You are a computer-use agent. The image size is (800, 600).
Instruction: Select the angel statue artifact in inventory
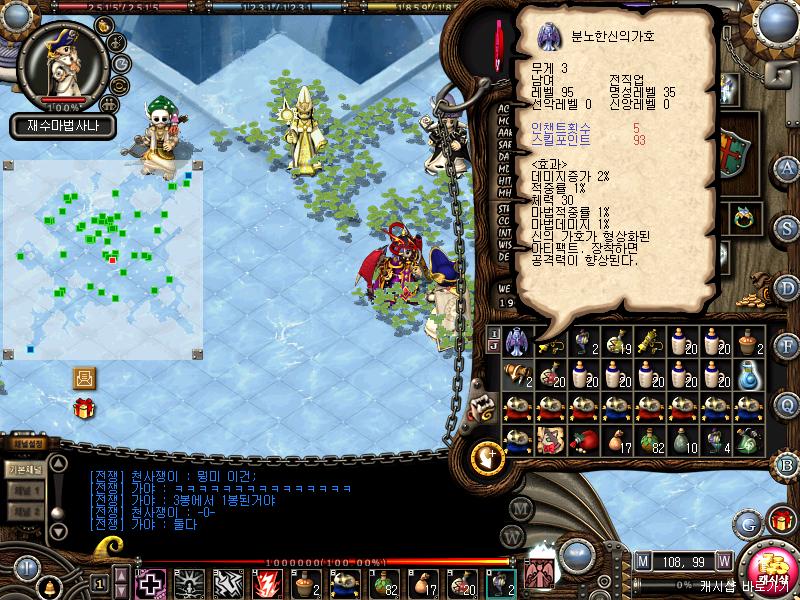(516, 341)
